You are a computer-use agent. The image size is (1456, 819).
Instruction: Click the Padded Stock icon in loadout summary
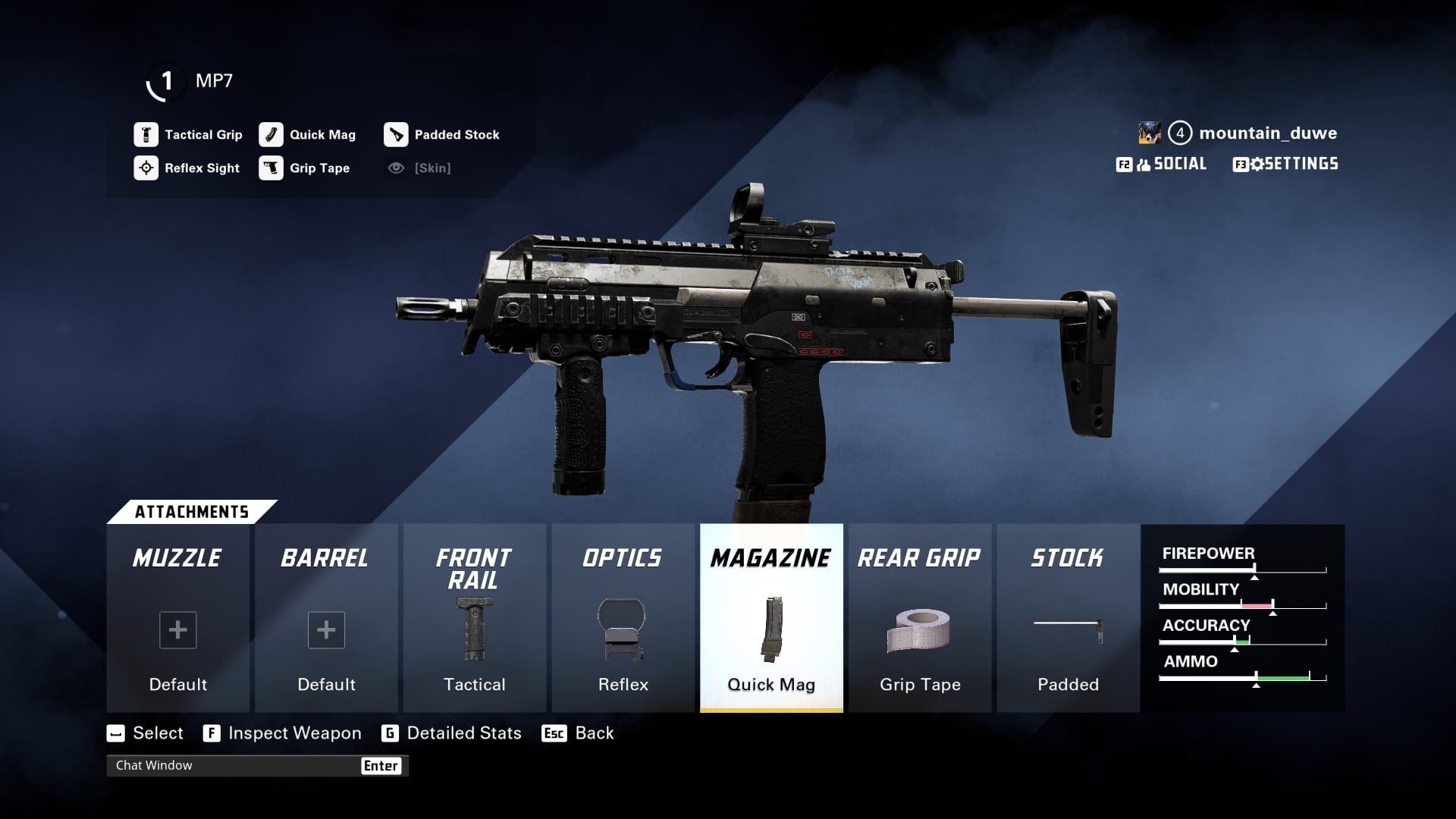396,134
